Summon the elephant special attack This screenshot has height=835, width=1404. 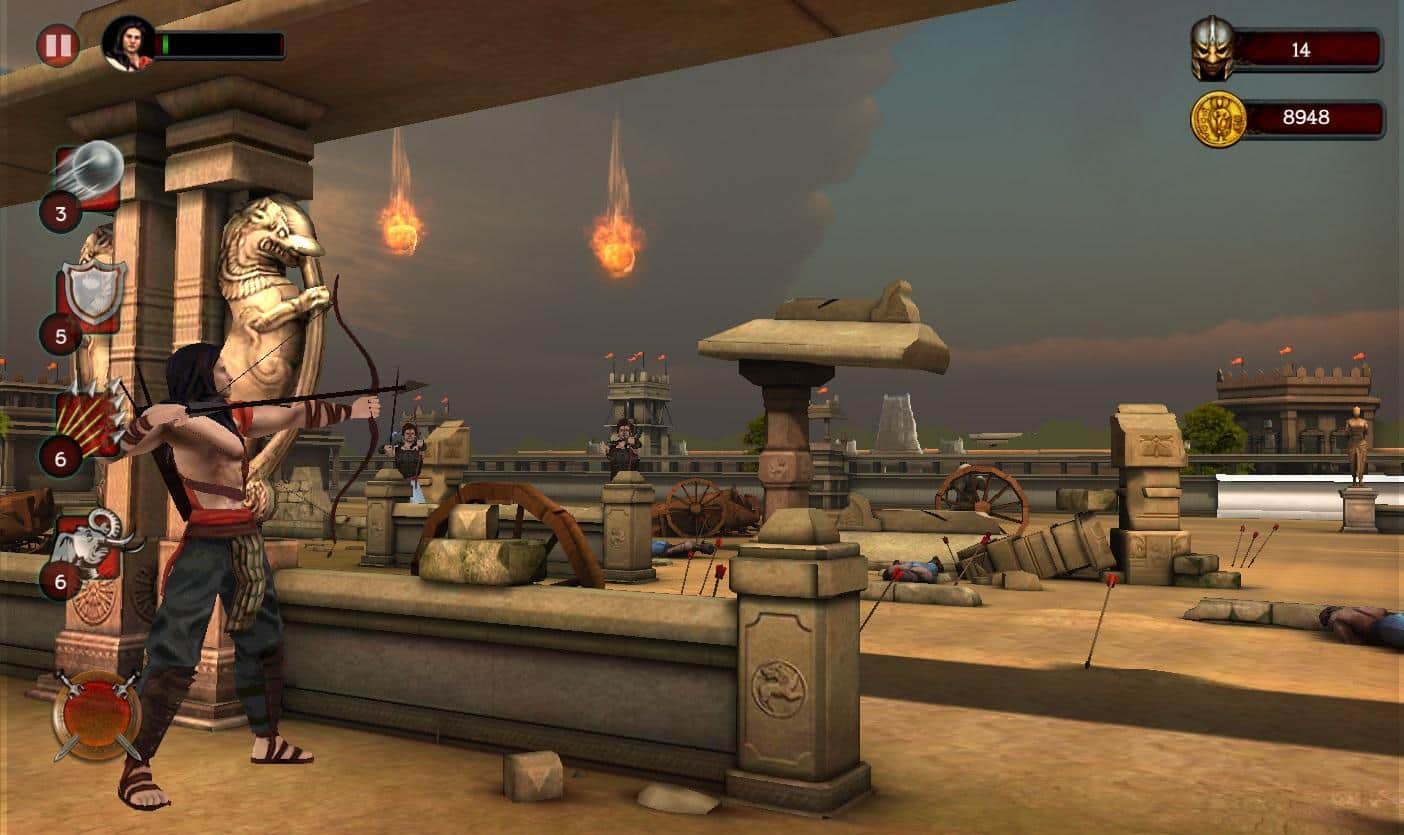pos(92,547)
